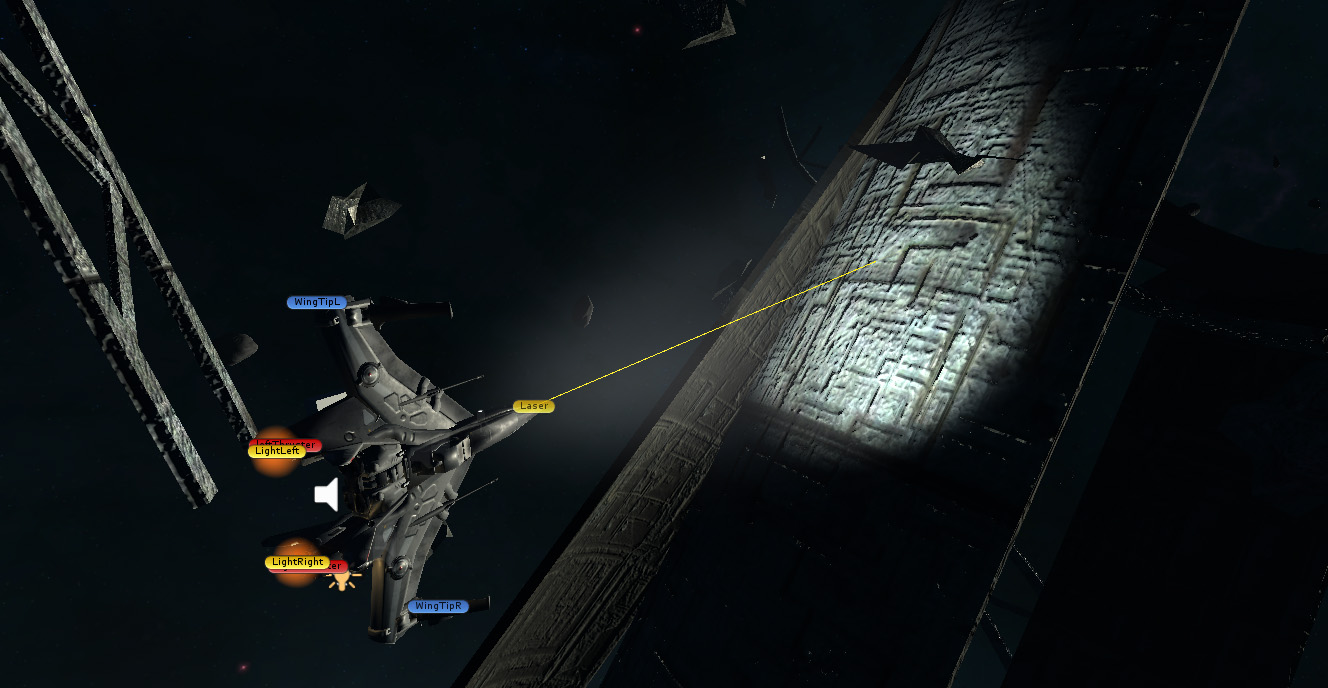Select the LightLeft label
Viewport: 1328px width, 688px height.
276,451
